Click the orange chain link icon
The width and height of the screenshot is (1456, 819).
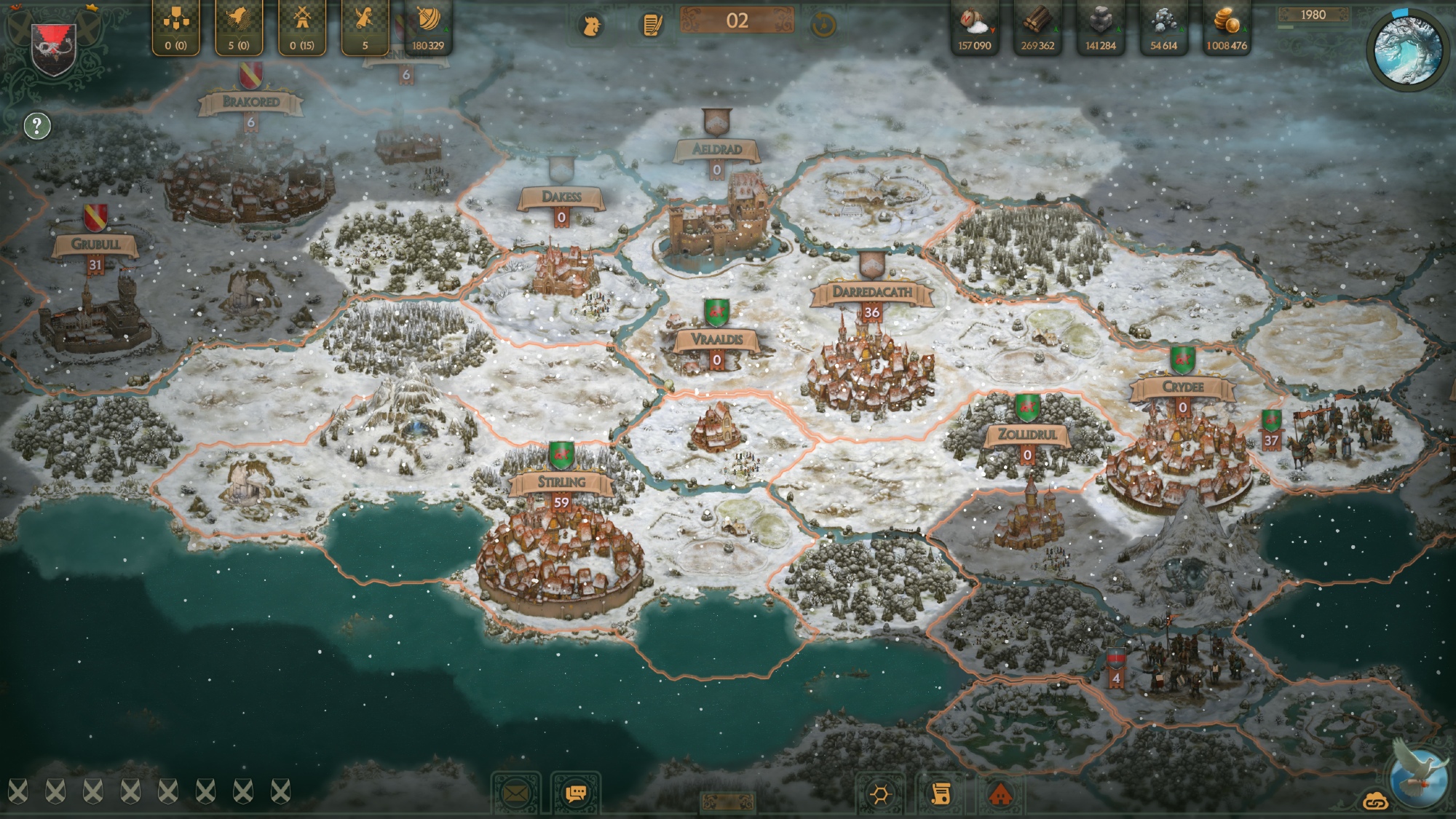(1375, 801)
